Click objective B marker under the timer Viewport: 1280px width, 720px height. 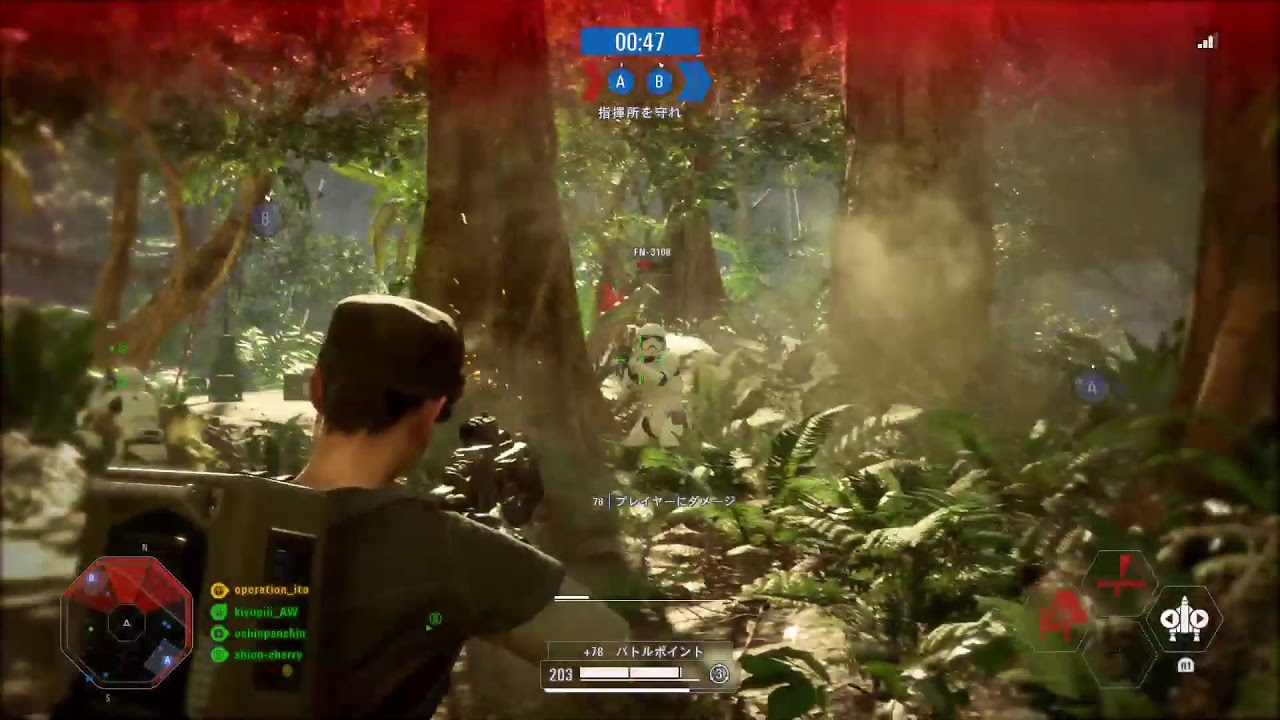659,81
